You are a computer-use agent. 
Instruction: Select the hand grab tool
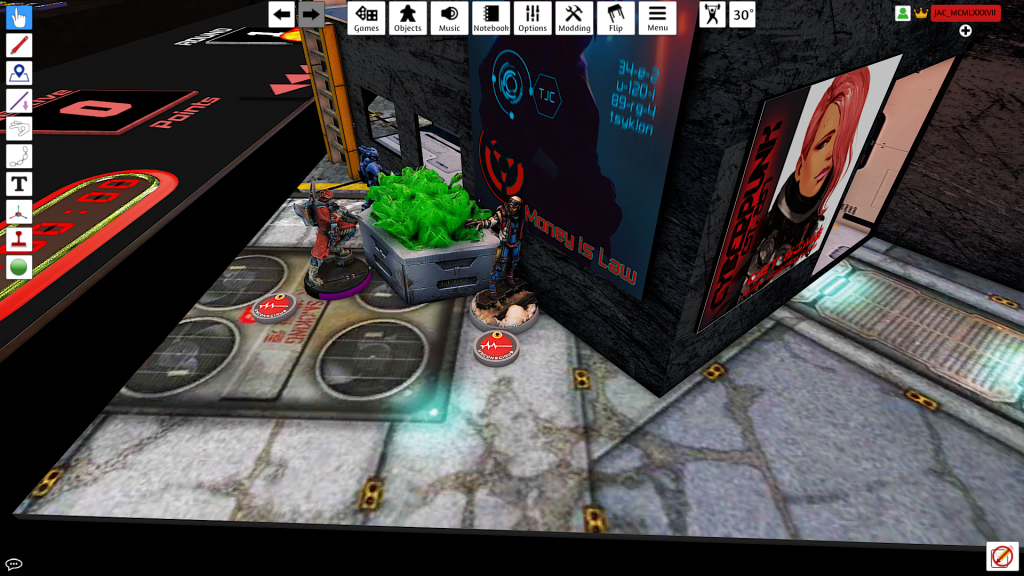19,17
